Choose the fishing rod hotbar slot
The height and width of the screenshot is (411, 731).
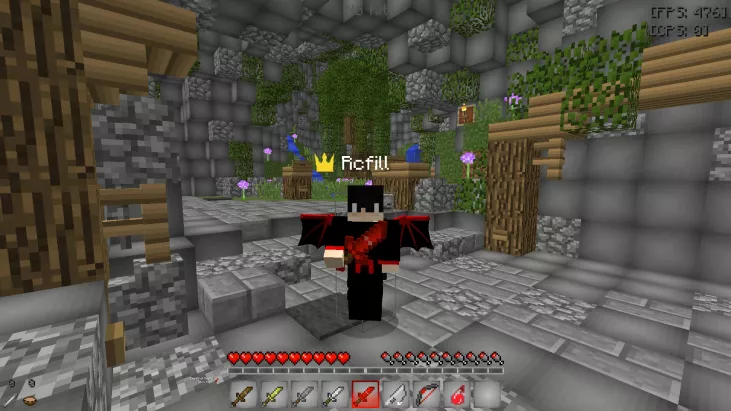click(396, 395)
